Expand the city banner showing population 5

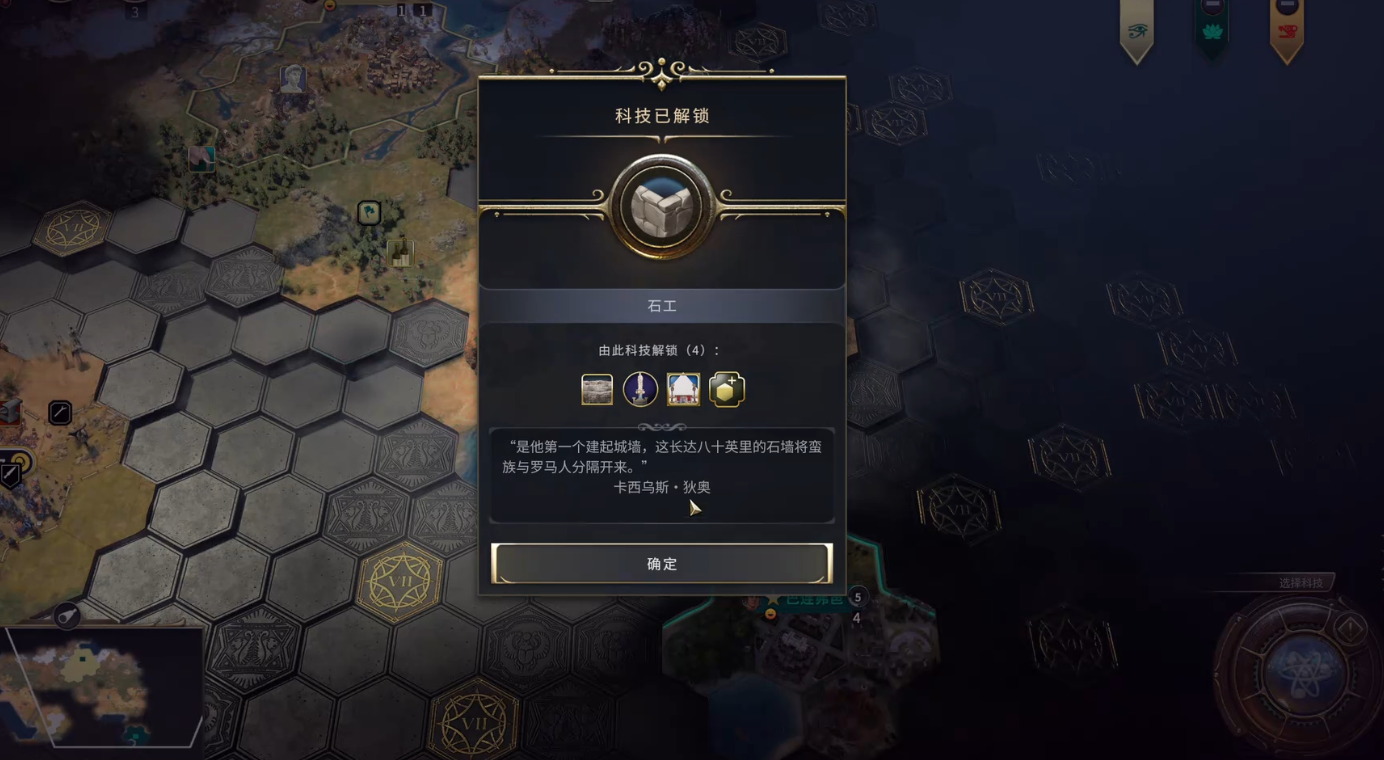pos(857,597)
